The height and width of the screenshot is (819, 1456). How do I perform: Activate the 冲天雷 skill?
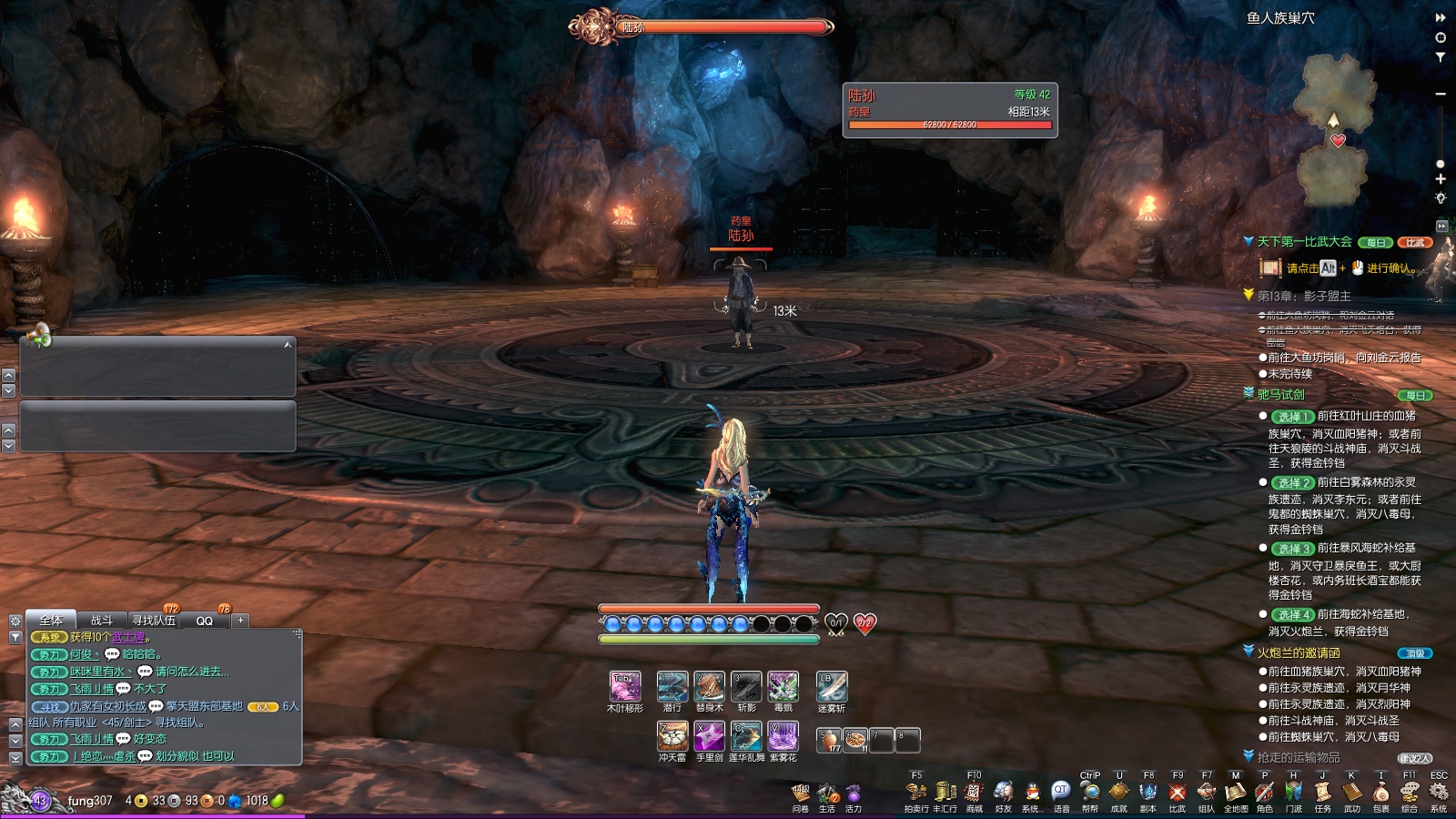tap(672, 735)
